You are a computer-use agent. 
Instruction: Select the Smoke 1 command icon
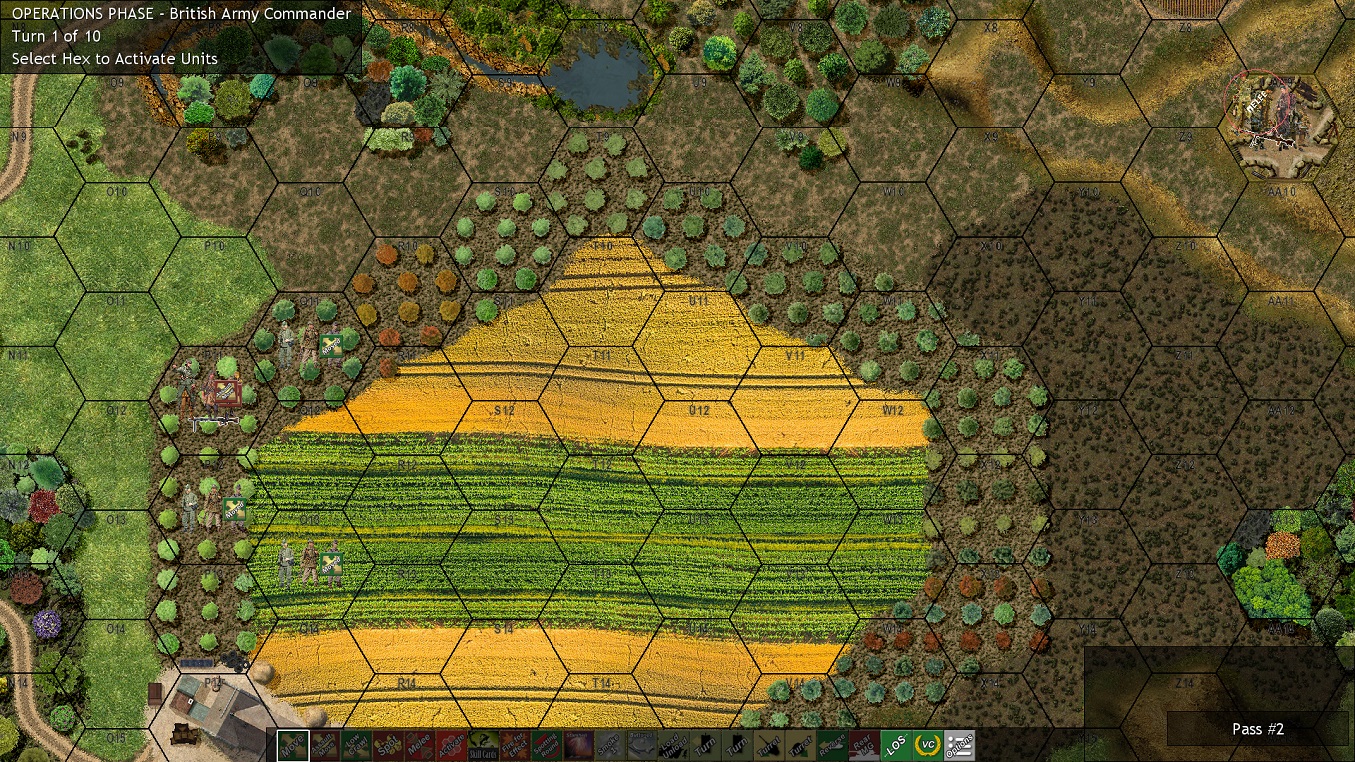pos(607,745)
